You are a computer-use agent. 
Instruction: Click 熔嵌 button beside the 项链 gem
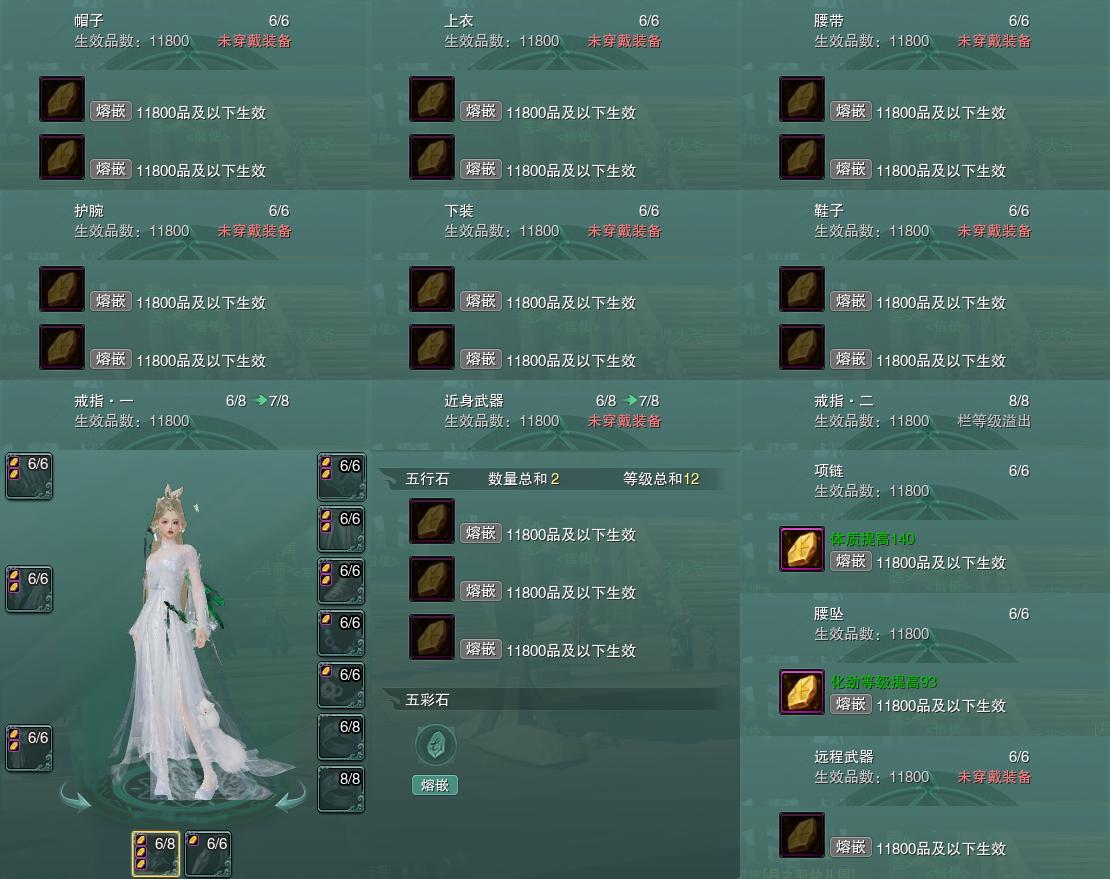[x=850, y=561]
